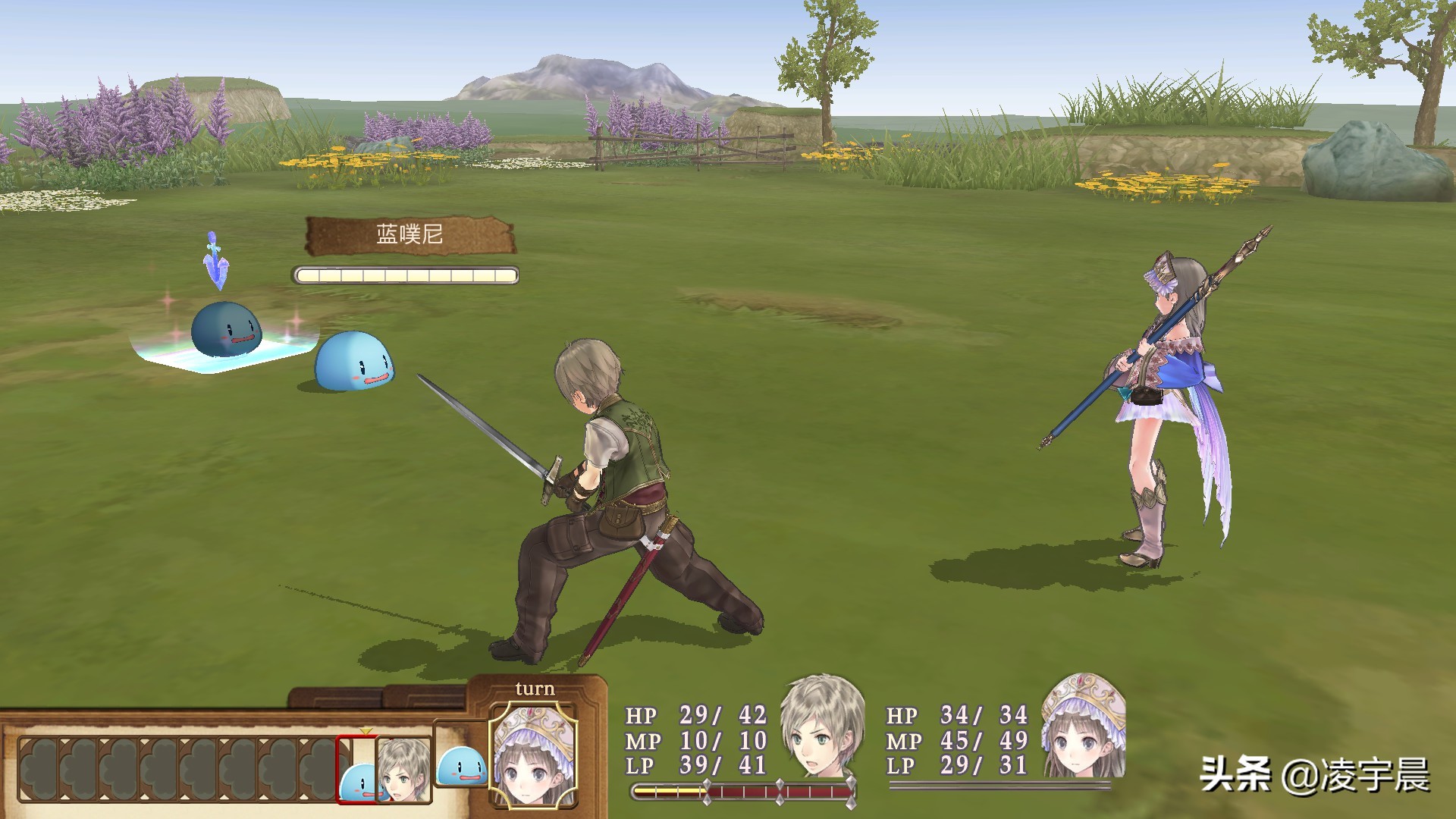Image resolution: width=1456 pixels, height=819 pixels.
Task: Select the current turn portrait of the girl
Action: pyautogui.click(x=533, y=754)
